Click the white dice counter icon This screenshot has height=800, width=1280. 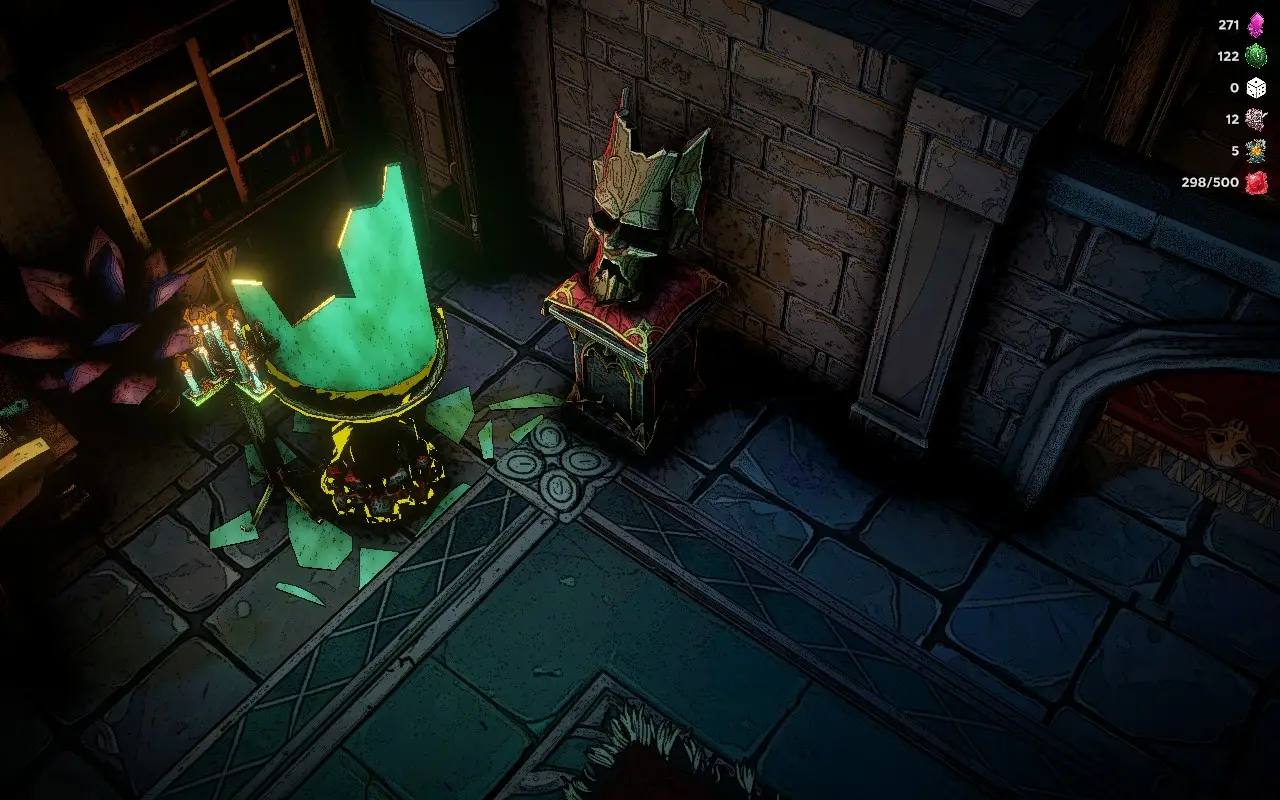(1255, 88)
